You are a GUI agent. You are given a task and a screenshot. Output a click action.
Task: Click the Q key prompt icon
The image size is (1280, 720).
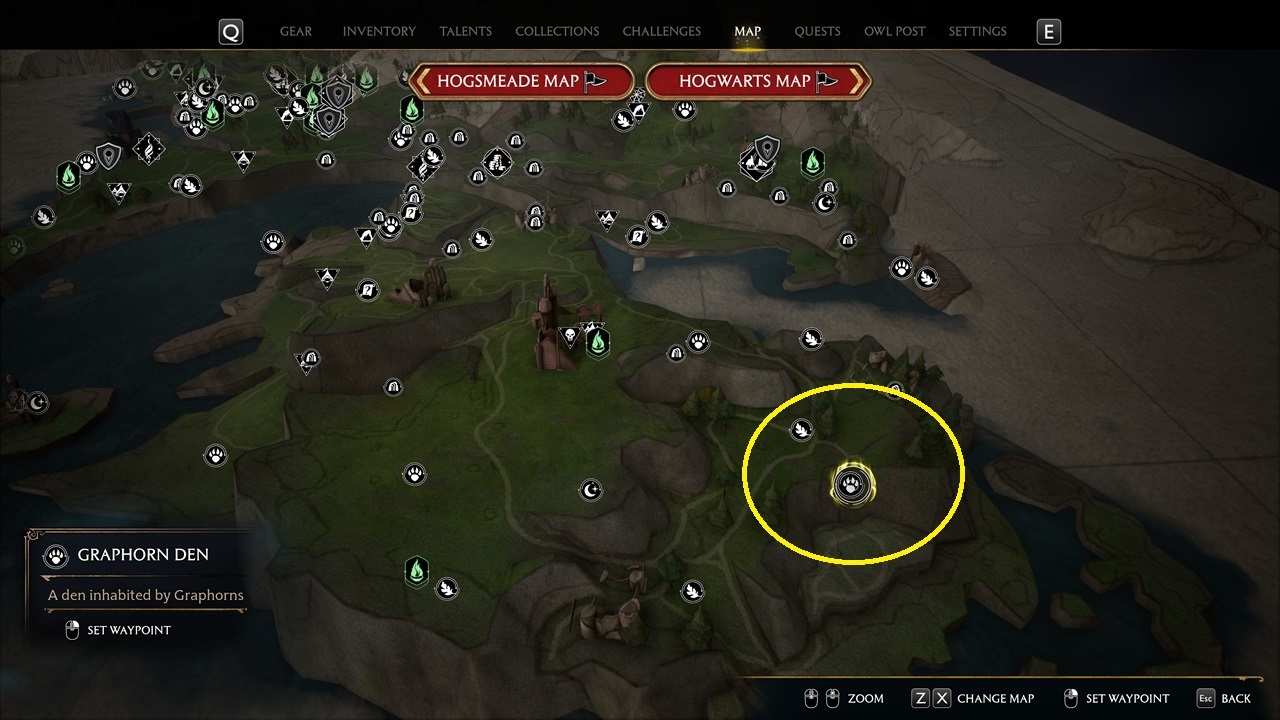coord(231,31)
